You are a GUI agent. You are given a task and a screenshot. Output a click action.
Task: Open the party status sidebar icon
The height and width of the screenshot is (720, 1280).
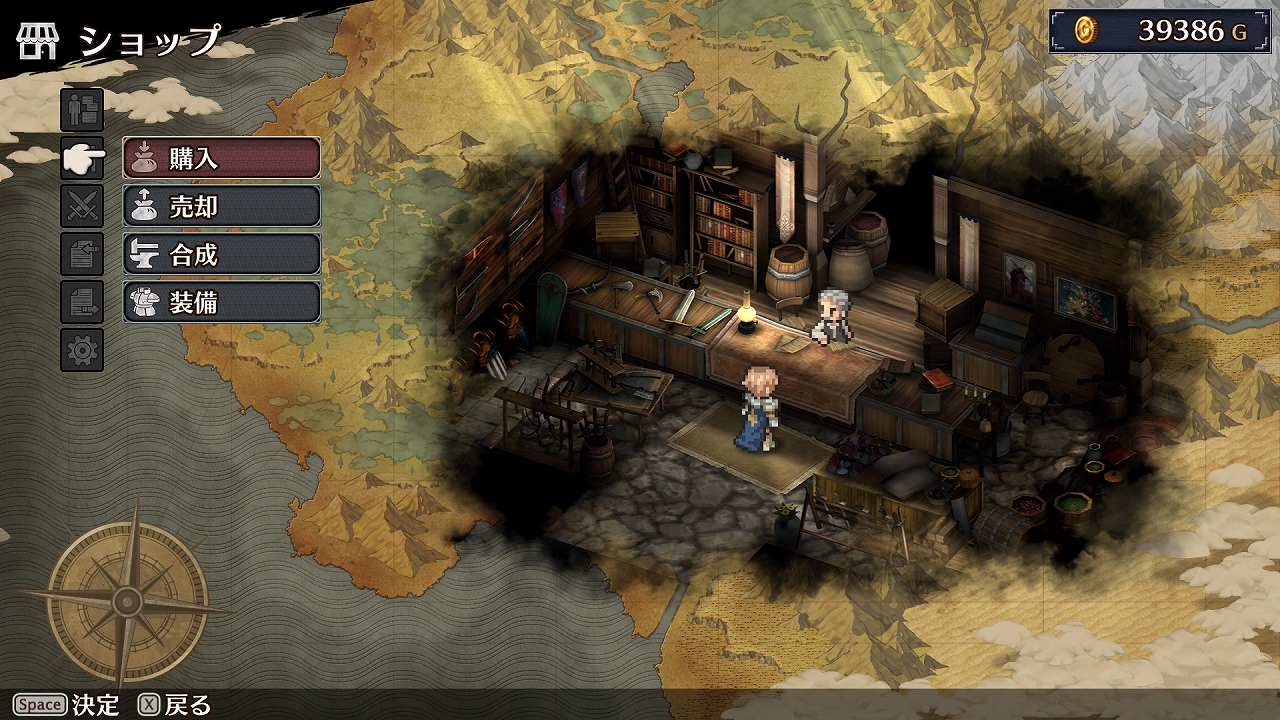pyautogui.click(x=82, y=110)
